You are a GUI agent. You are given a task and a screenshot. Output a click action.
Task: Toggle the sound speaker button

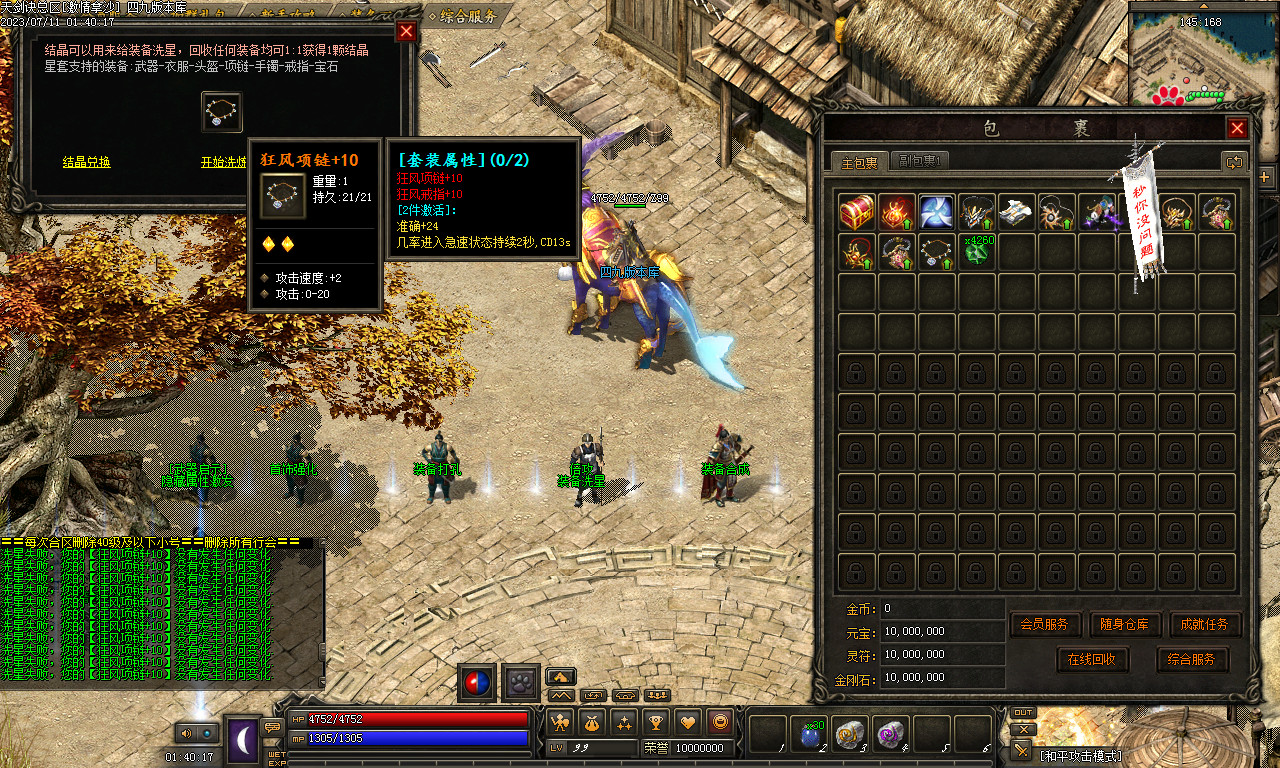point(185,733)
